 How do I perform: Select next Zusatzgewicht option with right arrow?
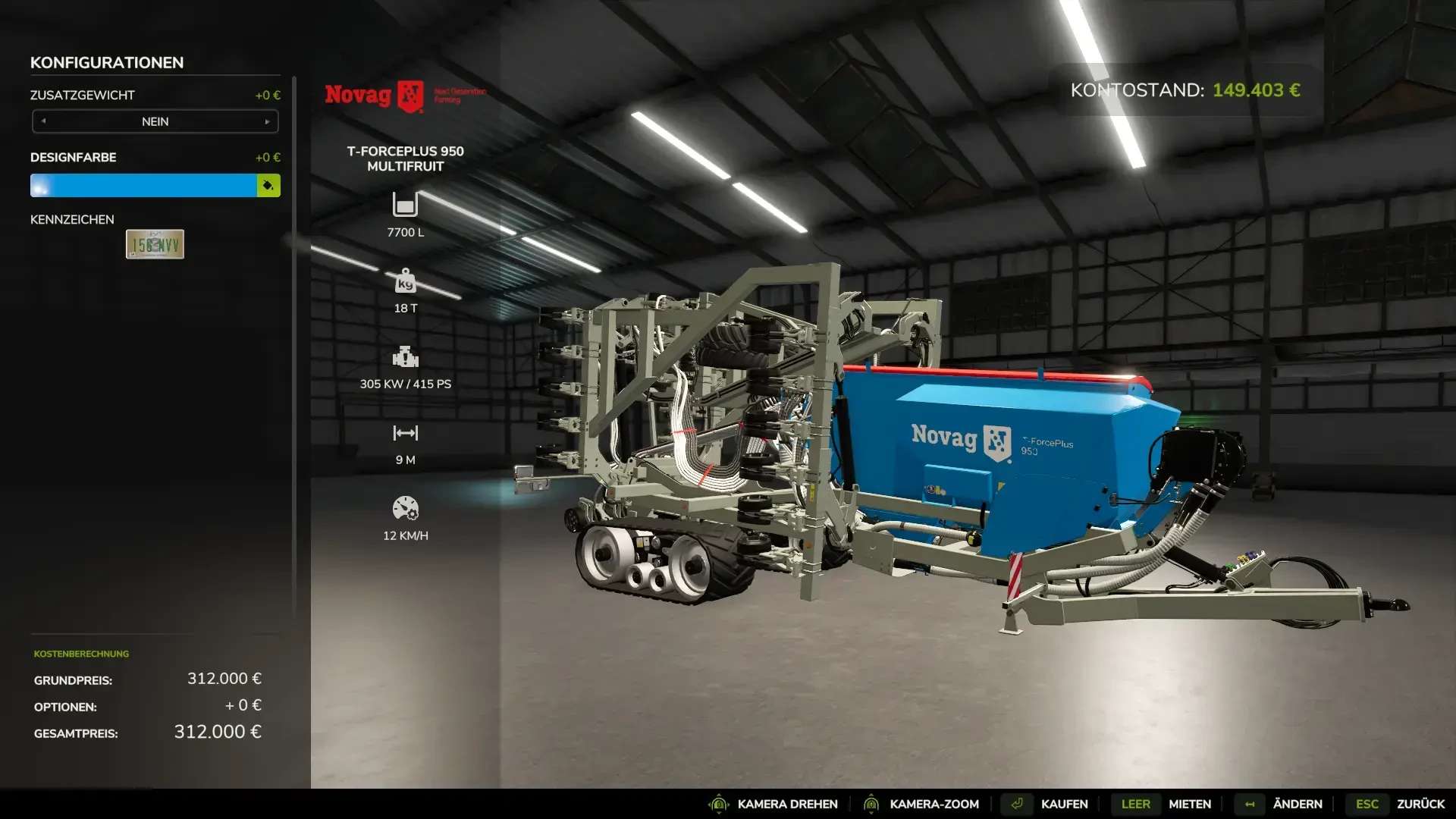(267, 121)
